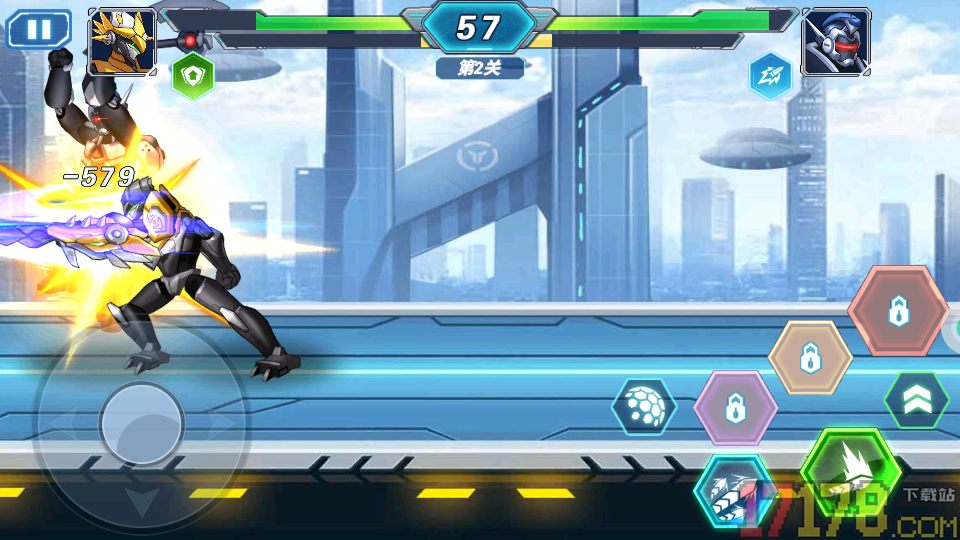This screenshot has width=960, height=540.
Task: Trigger the cyan dash strike skill
Action: 734,490
